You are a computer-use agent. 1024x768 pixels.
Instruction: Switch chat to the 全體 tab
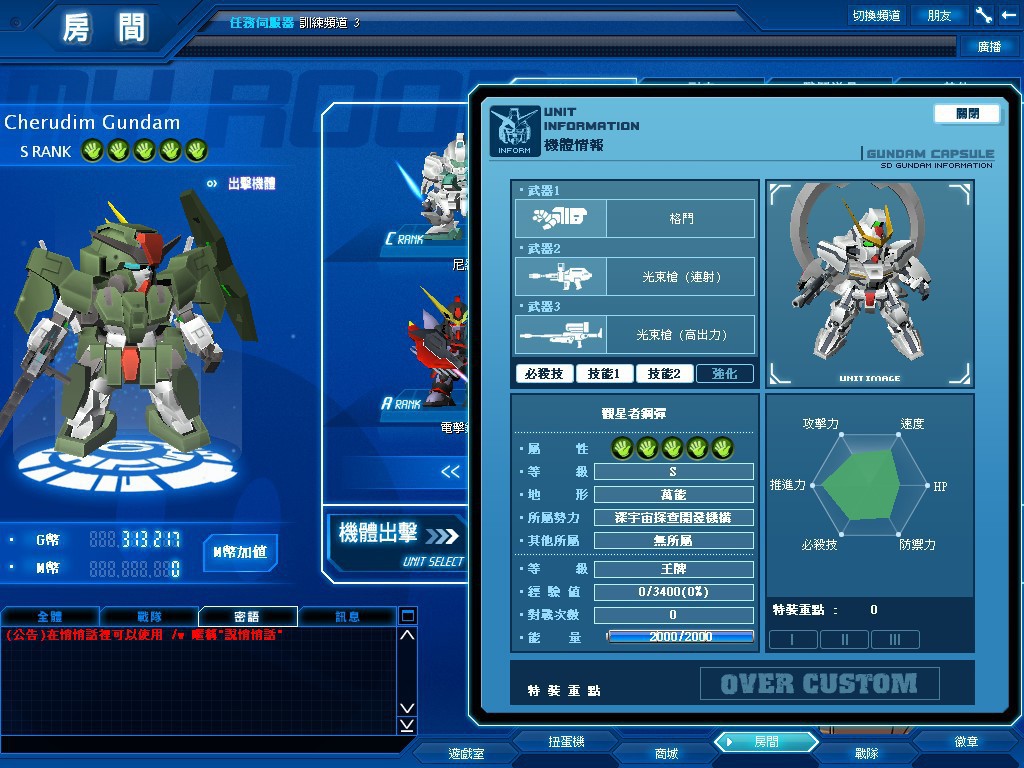tap(49, 617)
